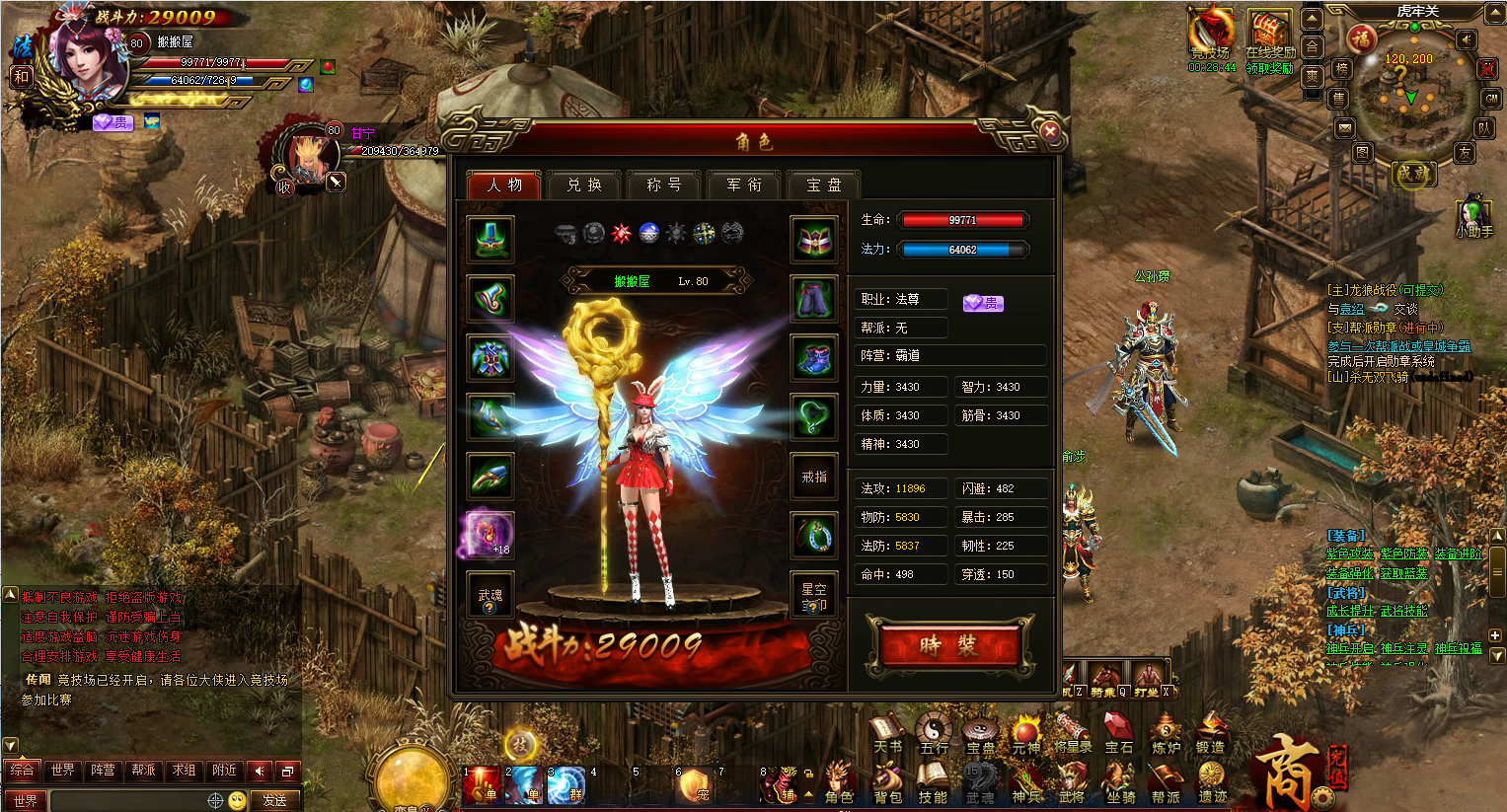1507x812 pixels.
Task: Click the 发送 send chat button
Action: (275, 800)
